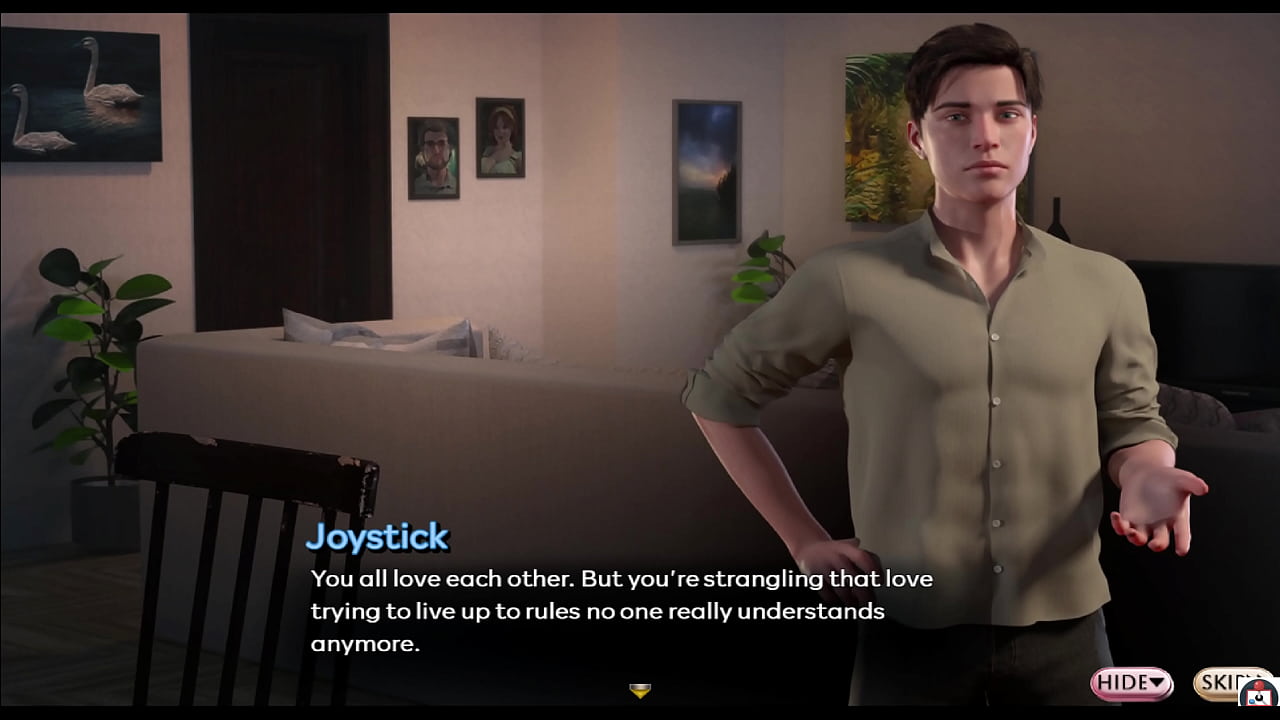Image resolution: width=1280 pixels, height=720 pixels.
Task: Select the speaker name Joystick
Action: coord(377,537)
